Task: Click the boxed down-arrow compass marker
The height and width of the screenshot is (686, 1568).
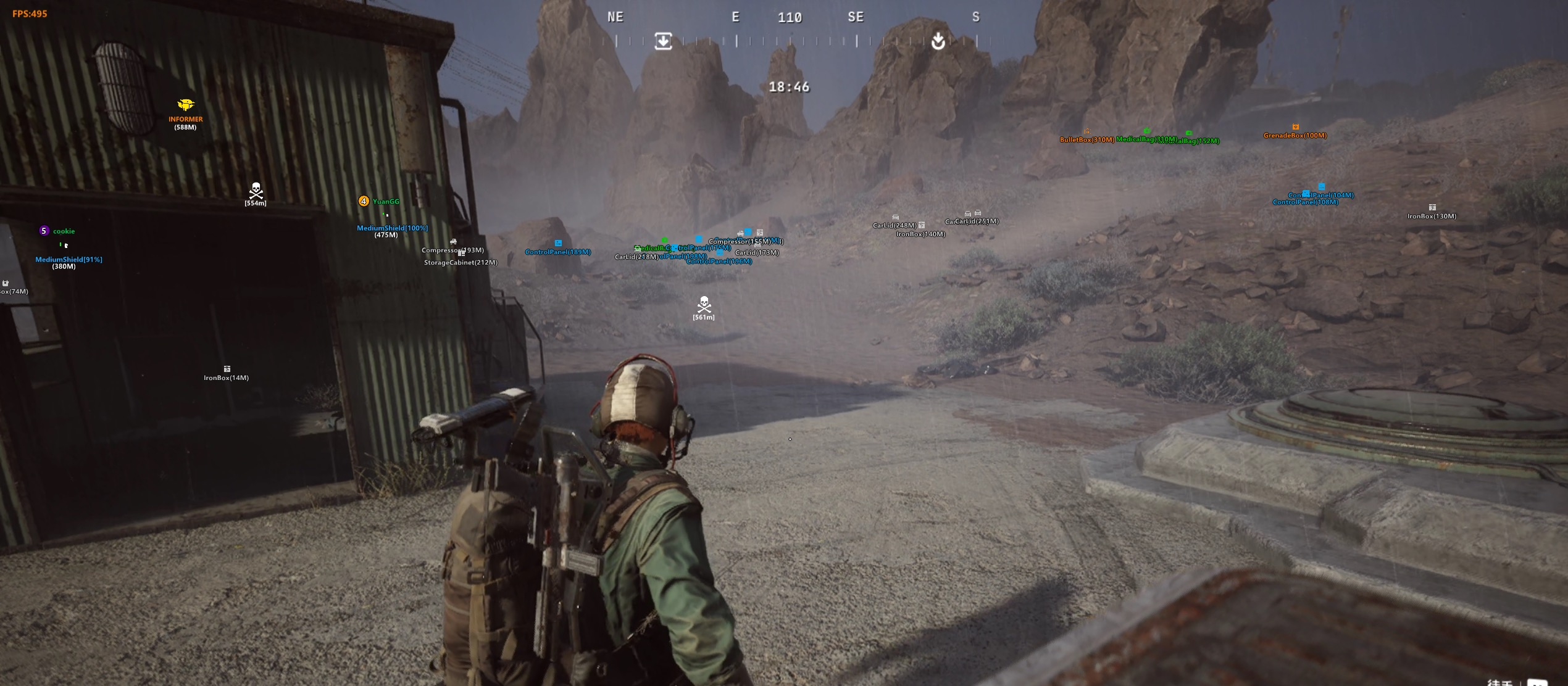Action: coord(663,41)
